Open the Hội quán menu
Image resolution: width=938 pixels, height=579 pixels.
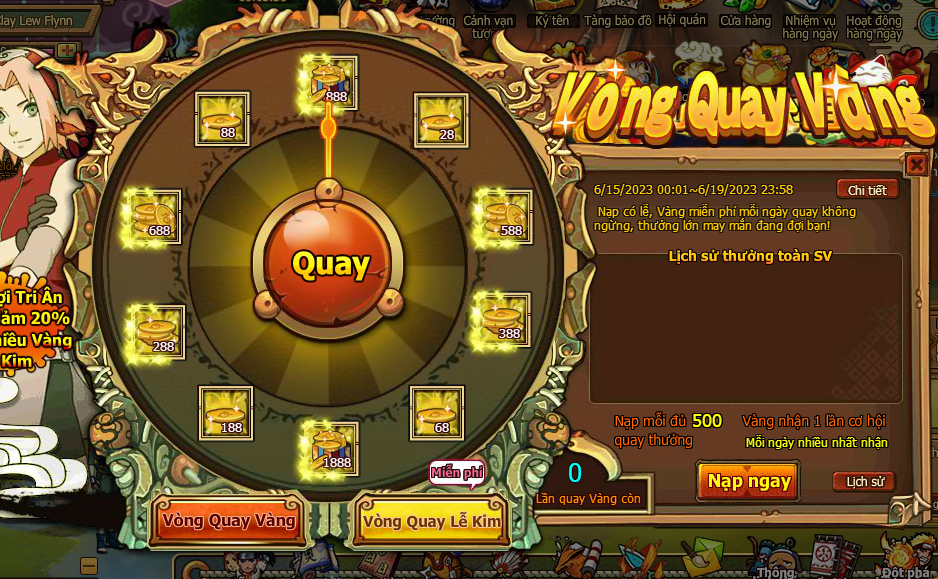(x=682, y=20)
